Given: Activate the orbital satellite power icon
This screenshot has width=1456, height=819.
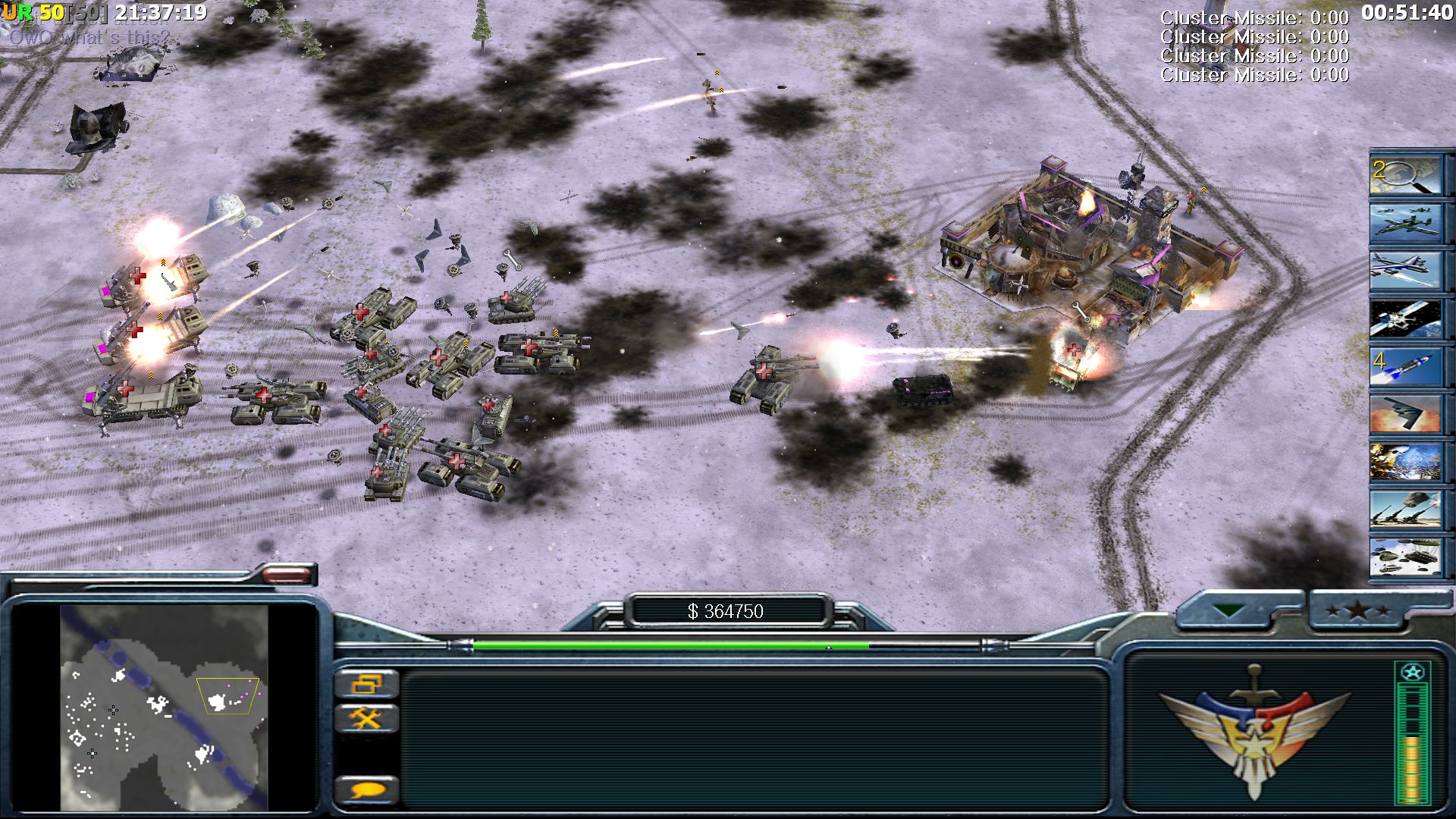Looking at the screenshot, I should click(1405, 319).
